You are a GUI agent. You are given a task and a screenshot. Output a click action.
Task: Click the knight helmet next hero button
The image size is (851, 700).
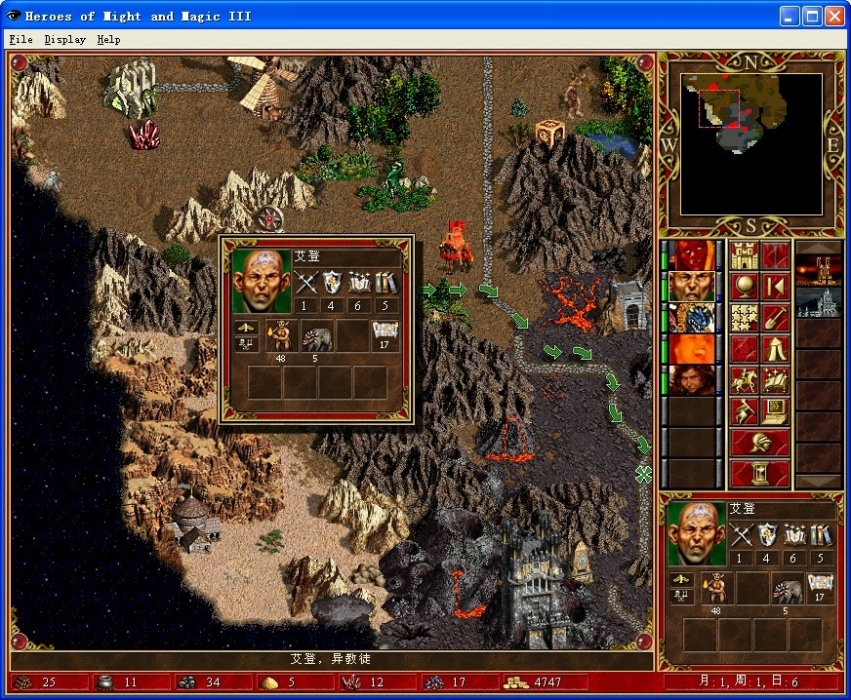[x=759, y=442]
